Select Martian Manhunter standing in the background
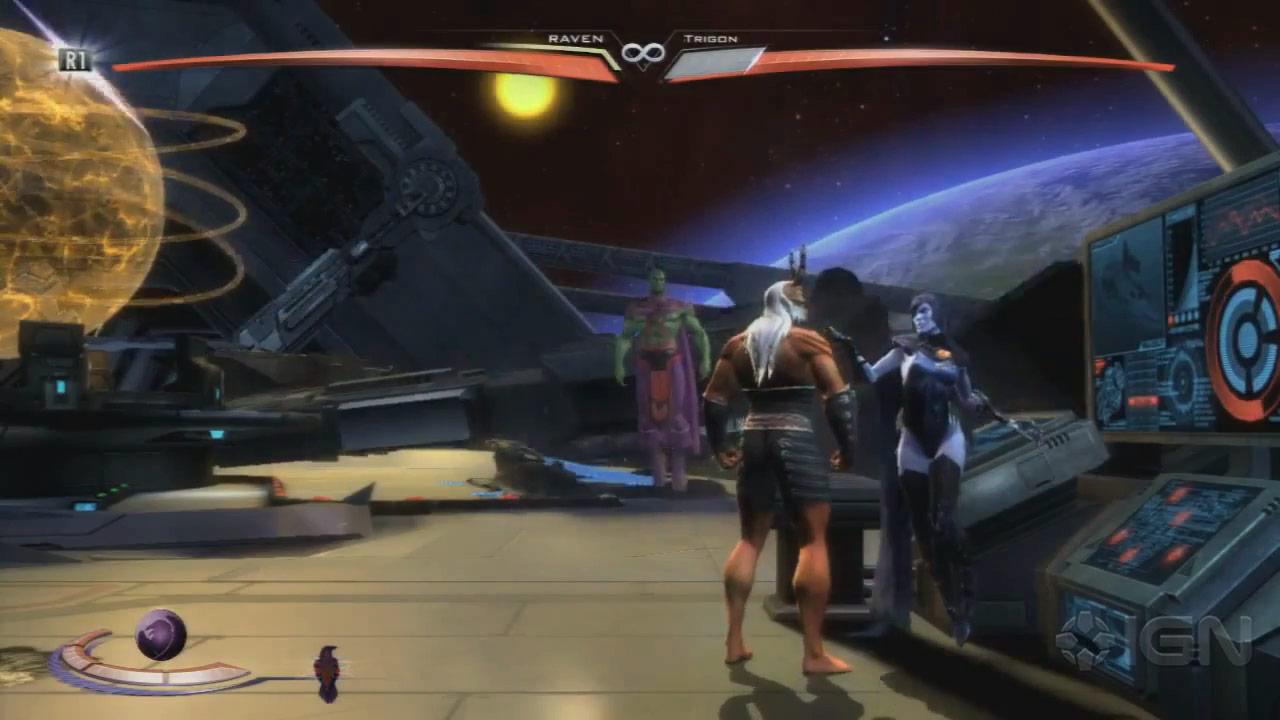 [x=660, y=370]
